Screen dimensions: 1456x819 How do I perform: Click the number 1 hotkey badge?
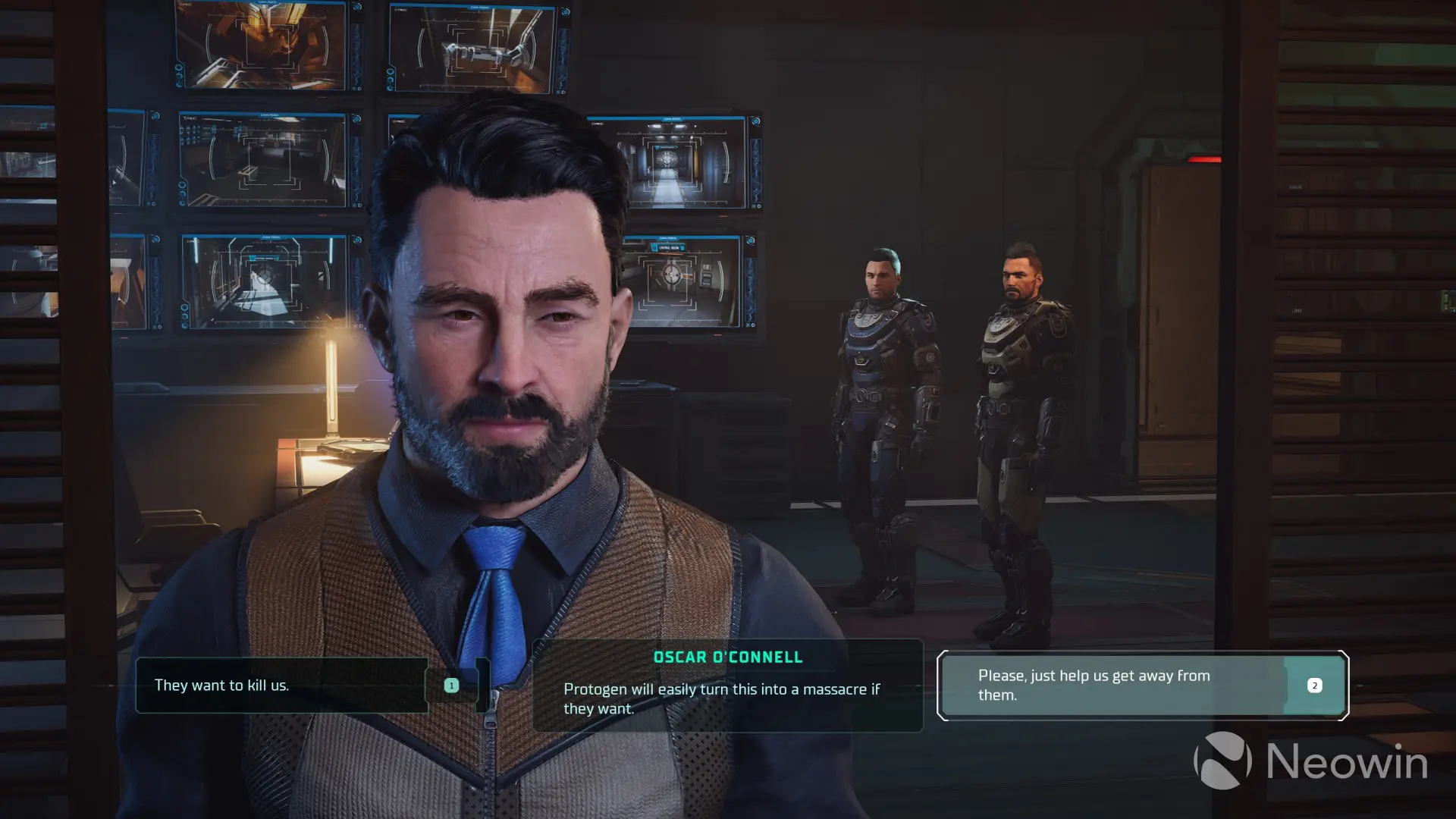452,685
